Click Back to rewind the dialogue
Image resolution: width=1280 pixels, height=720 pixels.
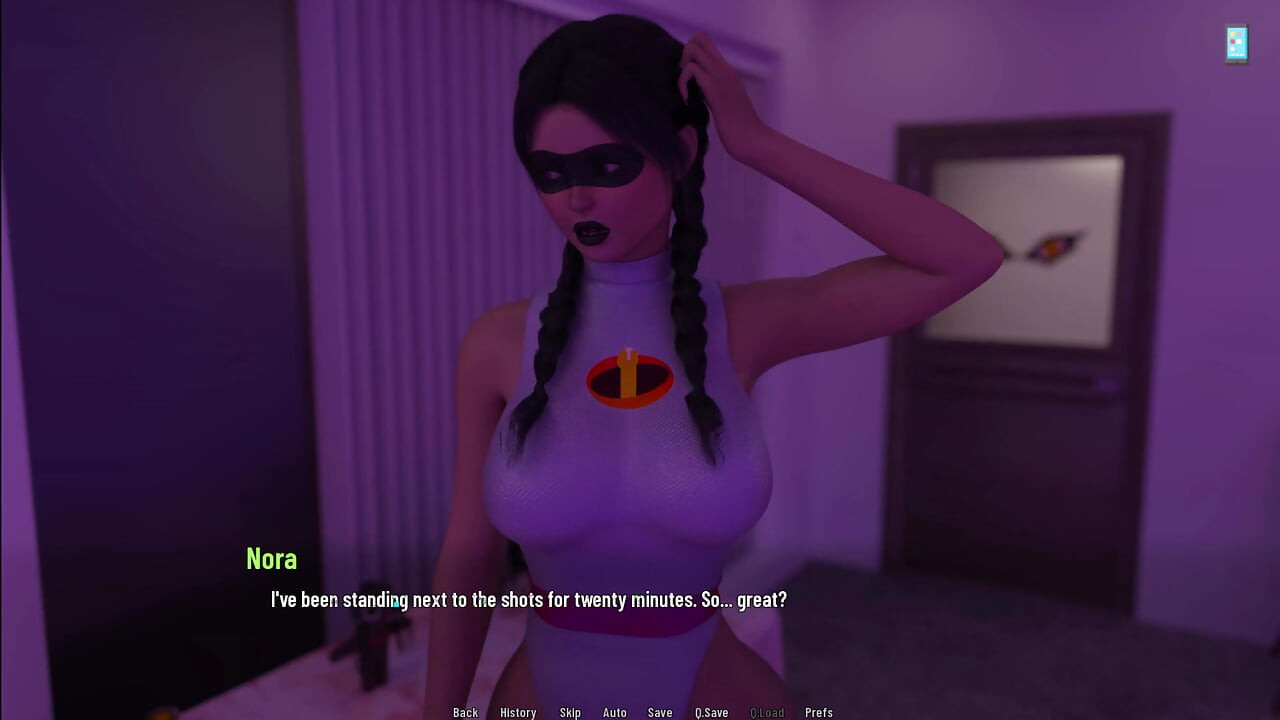[465, 712]
